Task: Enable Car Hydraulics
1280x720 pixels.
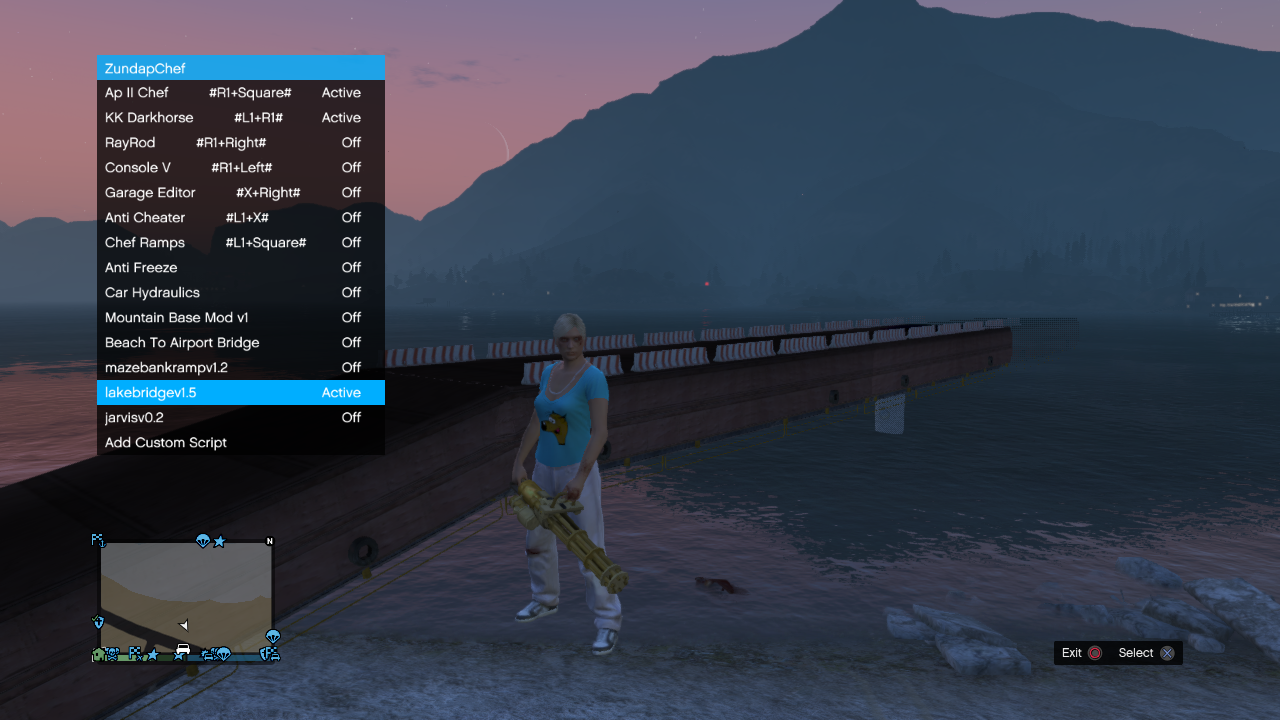Action: click(240, 292)
